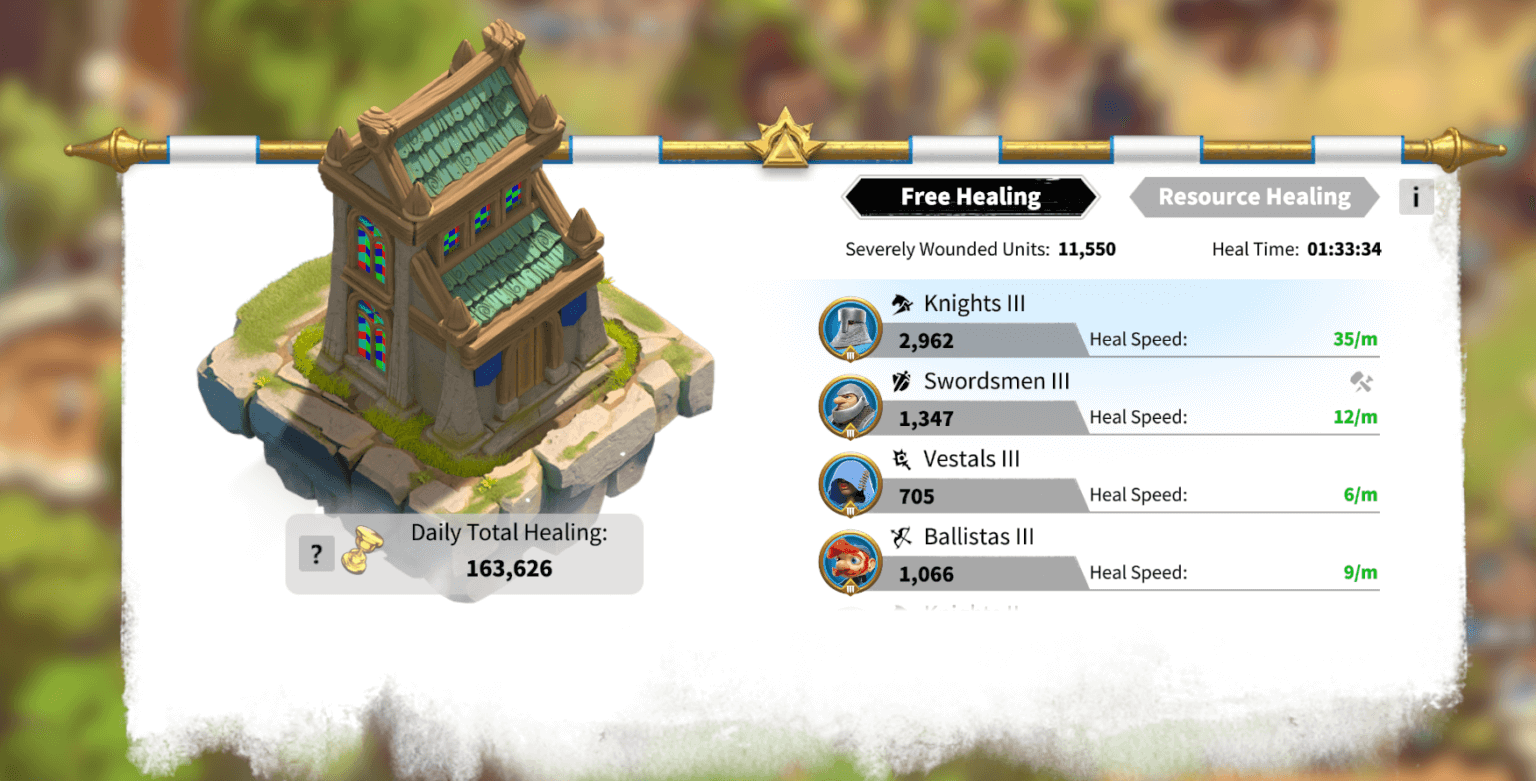Select the Vestals III unit type icon

click(x=902, y=459)
